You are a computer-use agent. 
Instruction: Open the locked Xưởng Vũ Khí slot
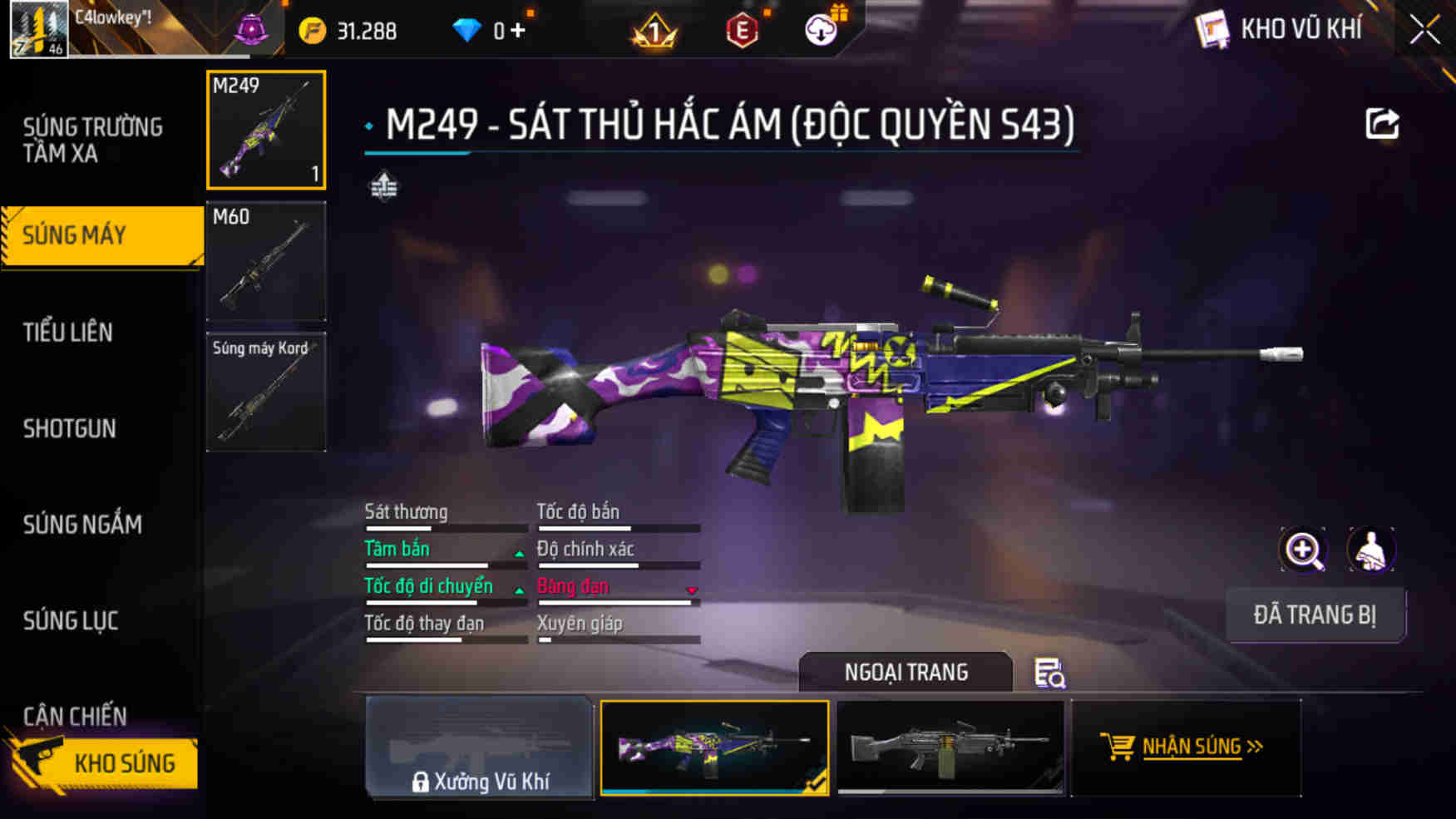[481, 749]
